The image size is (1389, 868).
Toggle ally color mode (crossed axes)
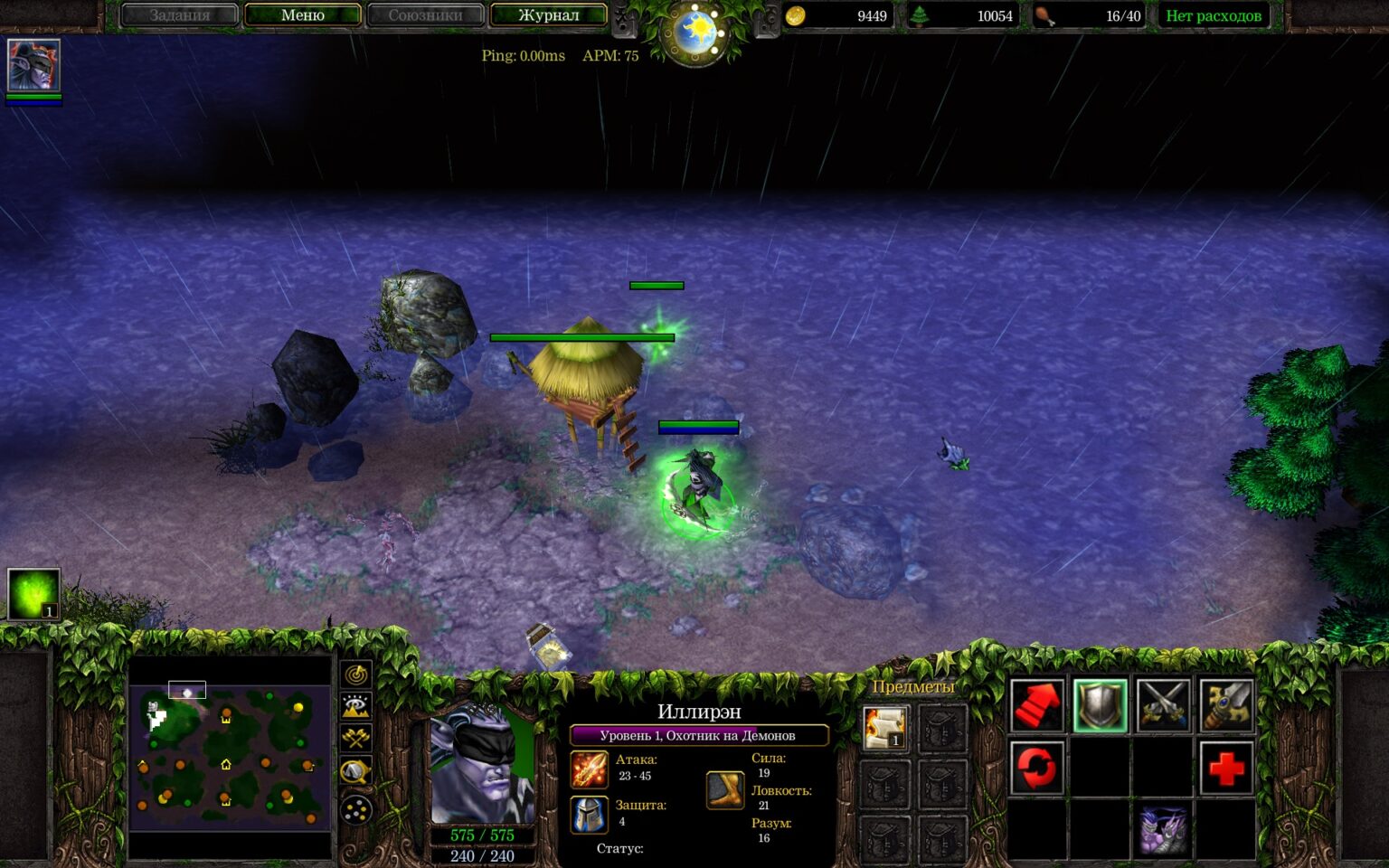(356, 739)
